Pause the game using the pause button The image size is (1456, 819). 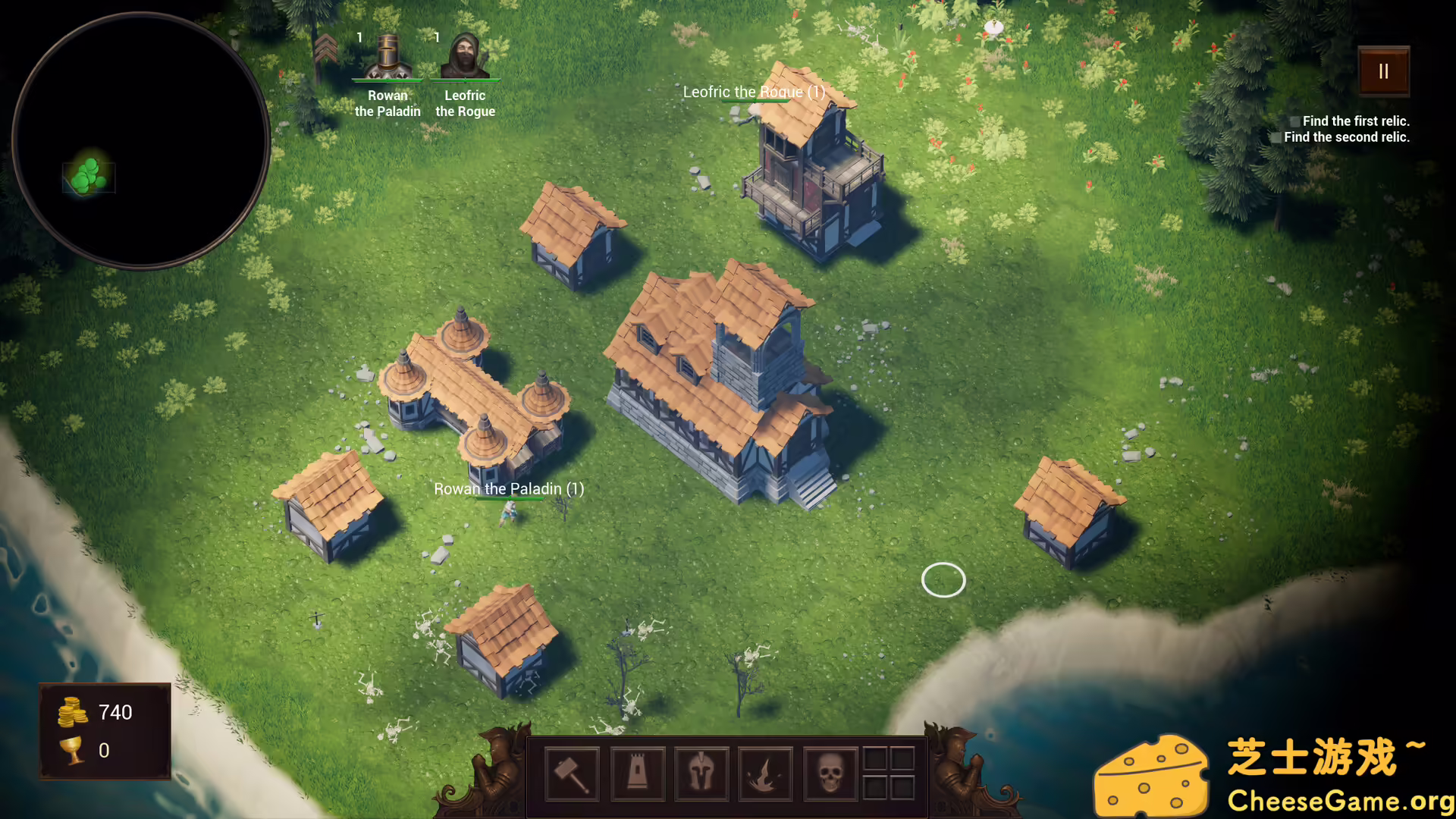[1383, 72]
